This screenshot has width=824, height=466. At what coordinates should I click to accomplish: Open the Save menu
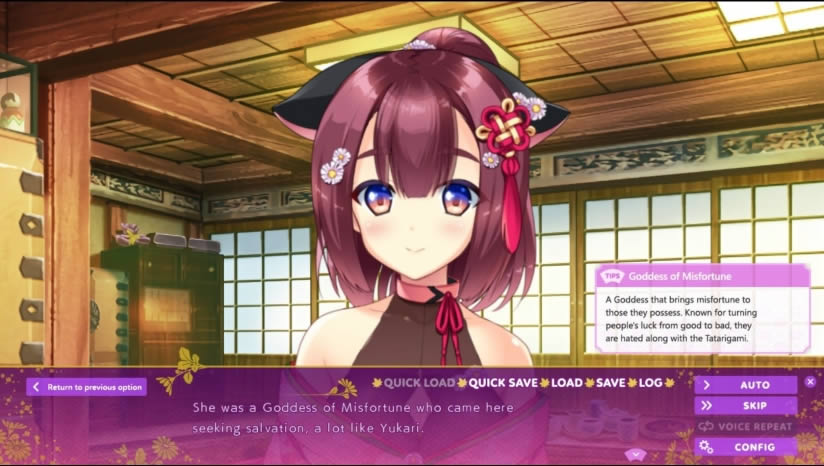point(611,383)
